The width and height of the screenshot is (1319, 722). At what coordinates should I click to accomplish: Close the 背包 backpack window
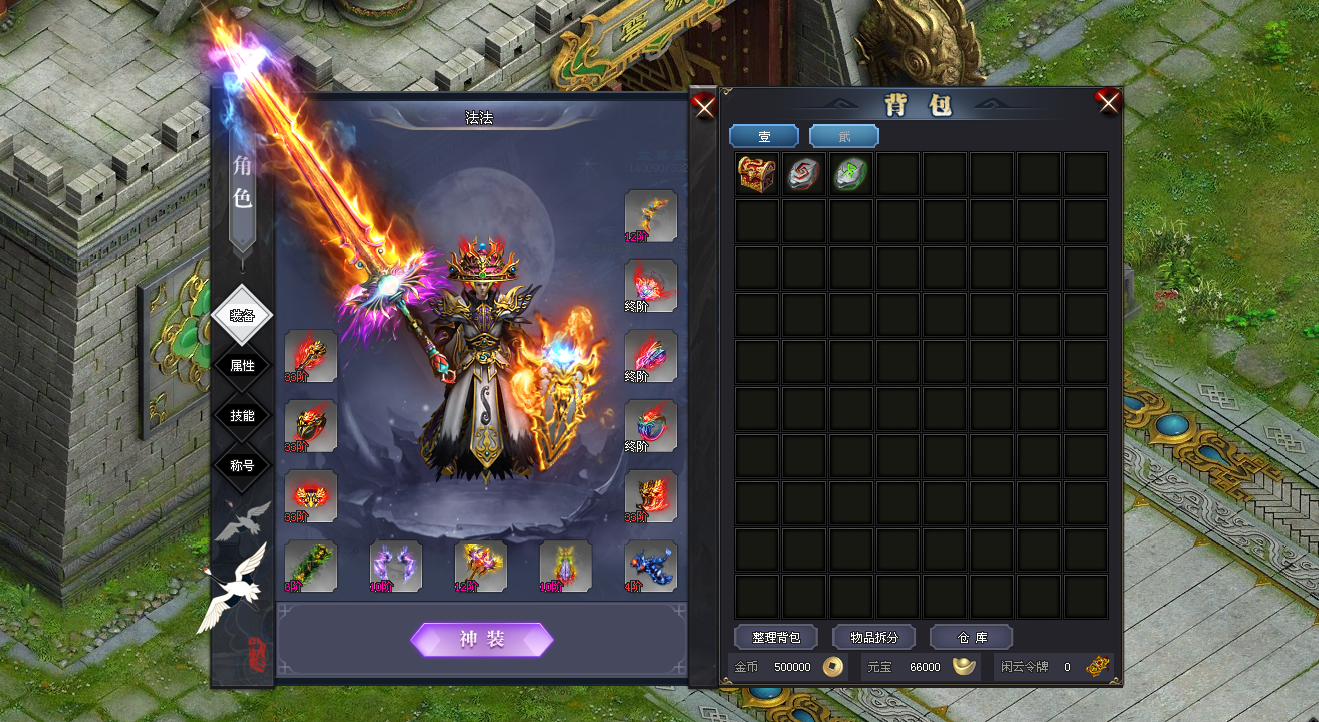pyautogui.click(x=1108, y=102)
